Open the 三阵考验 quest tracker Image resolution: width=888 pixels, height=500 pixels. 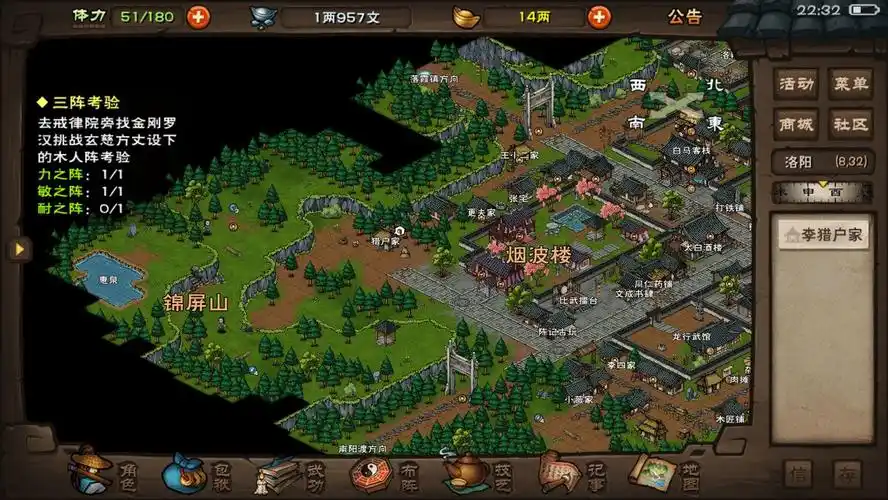click(x=79, y=102)
